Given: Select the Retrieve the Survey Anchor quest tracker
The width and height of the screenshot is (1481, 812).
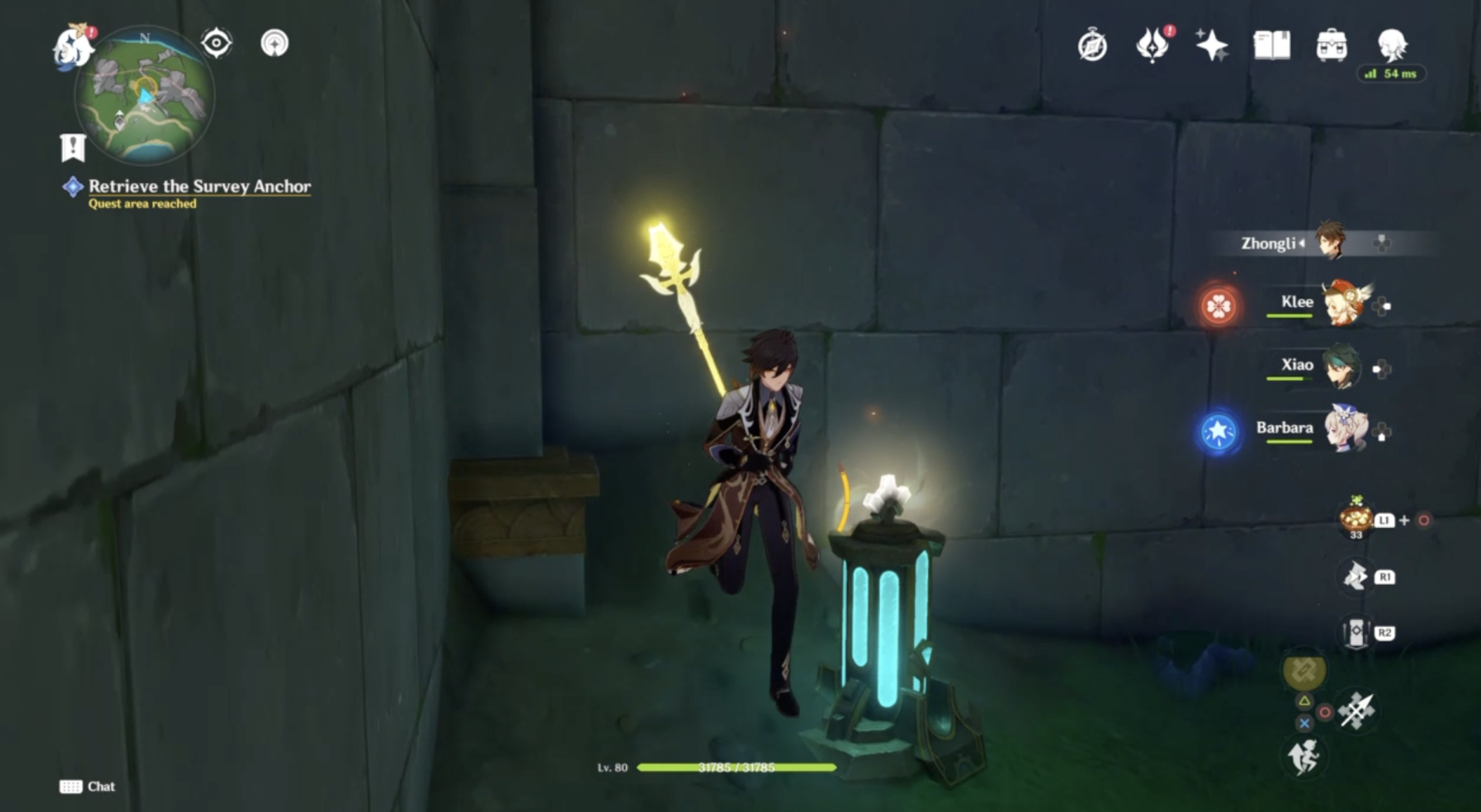Looking at the screenshot, I should click(199, 187).
